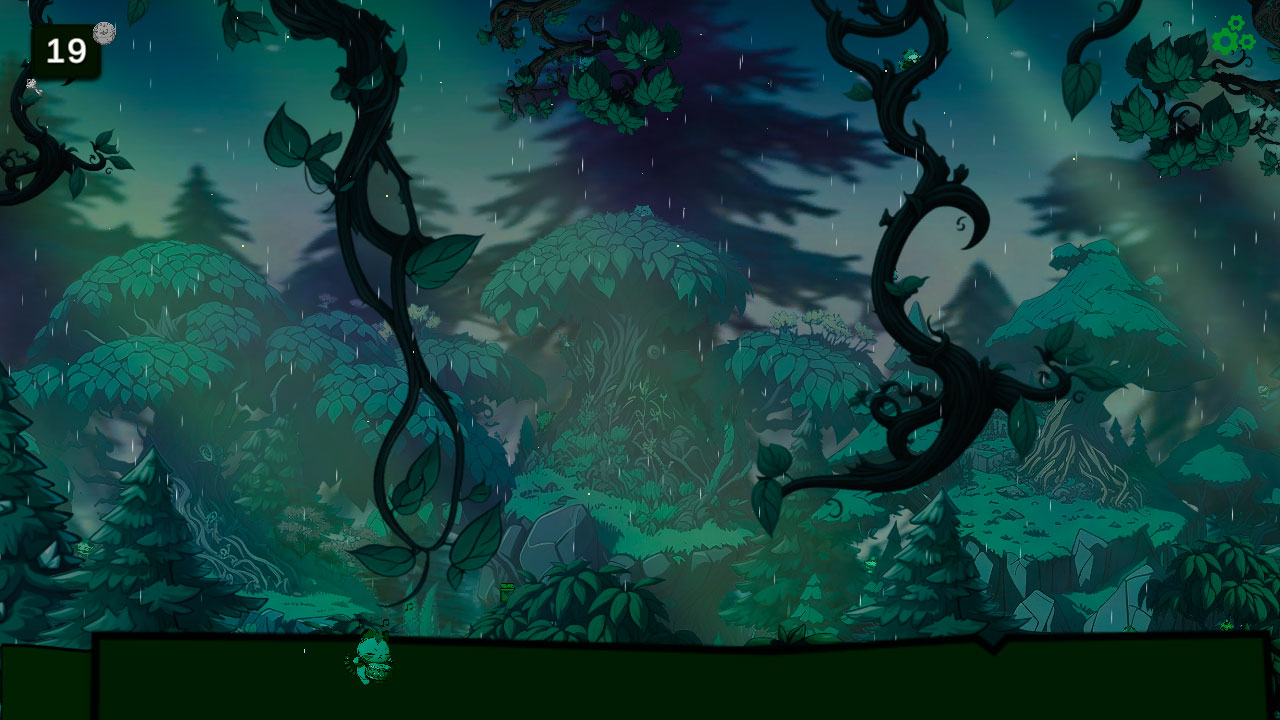
Task: Expand the counter badge showing 19
Action: [64, 50]
